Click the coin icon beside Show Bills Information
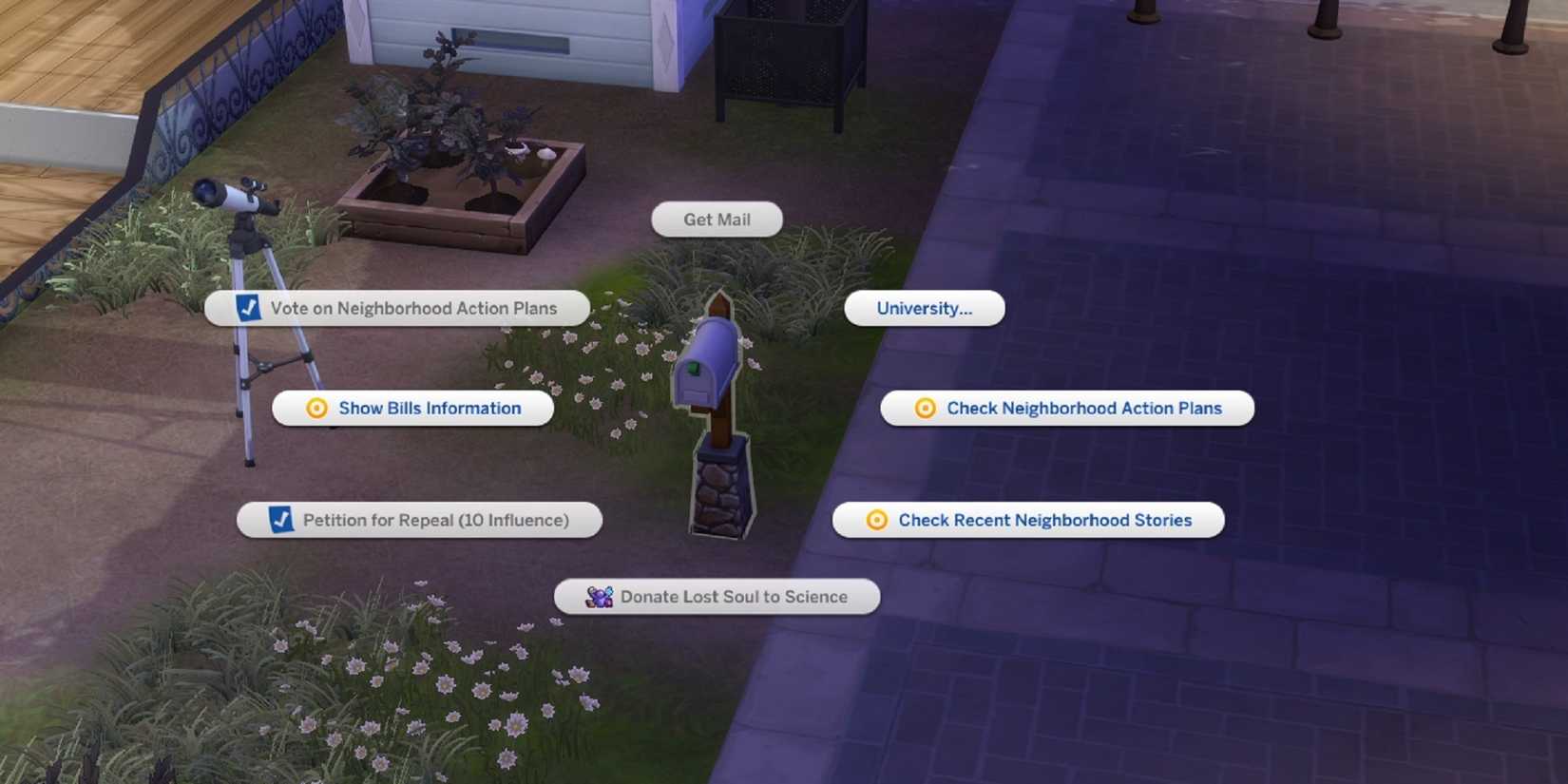Viewport: 1568px width, 784px height. (315, 408)
